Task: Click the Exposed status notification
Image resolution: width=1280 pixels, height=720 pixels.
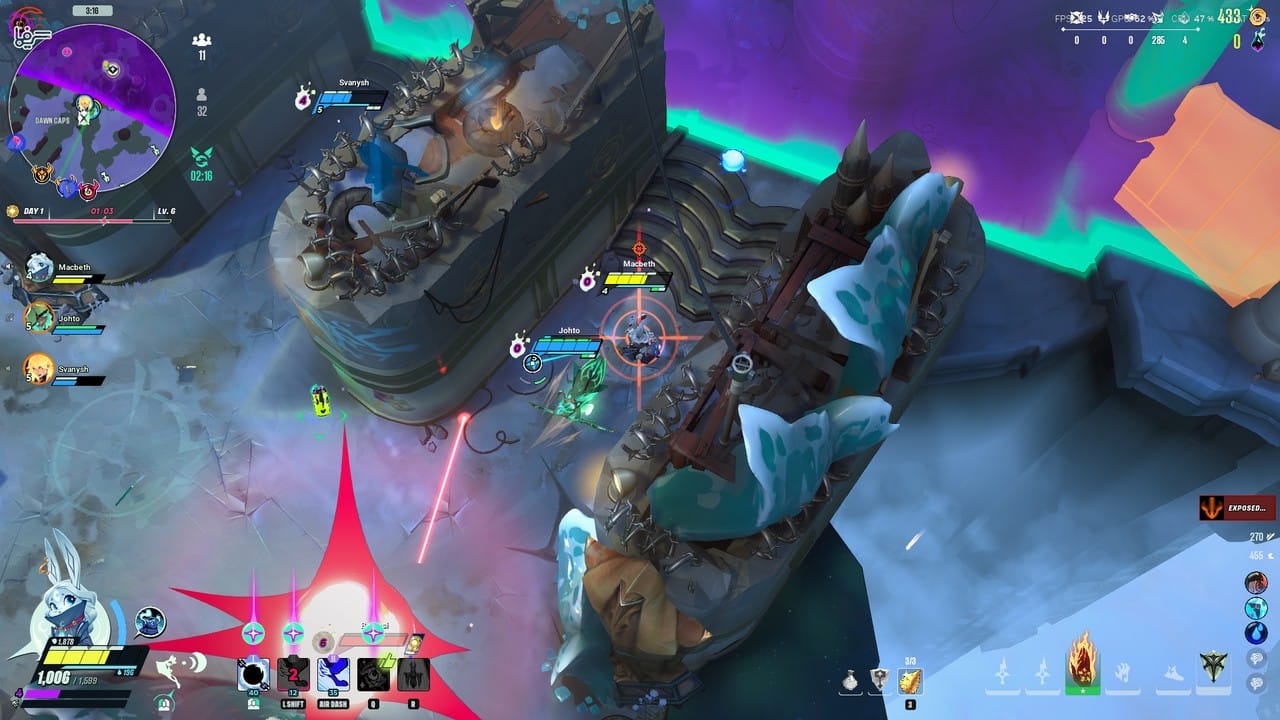Action: coord(1238,508)
